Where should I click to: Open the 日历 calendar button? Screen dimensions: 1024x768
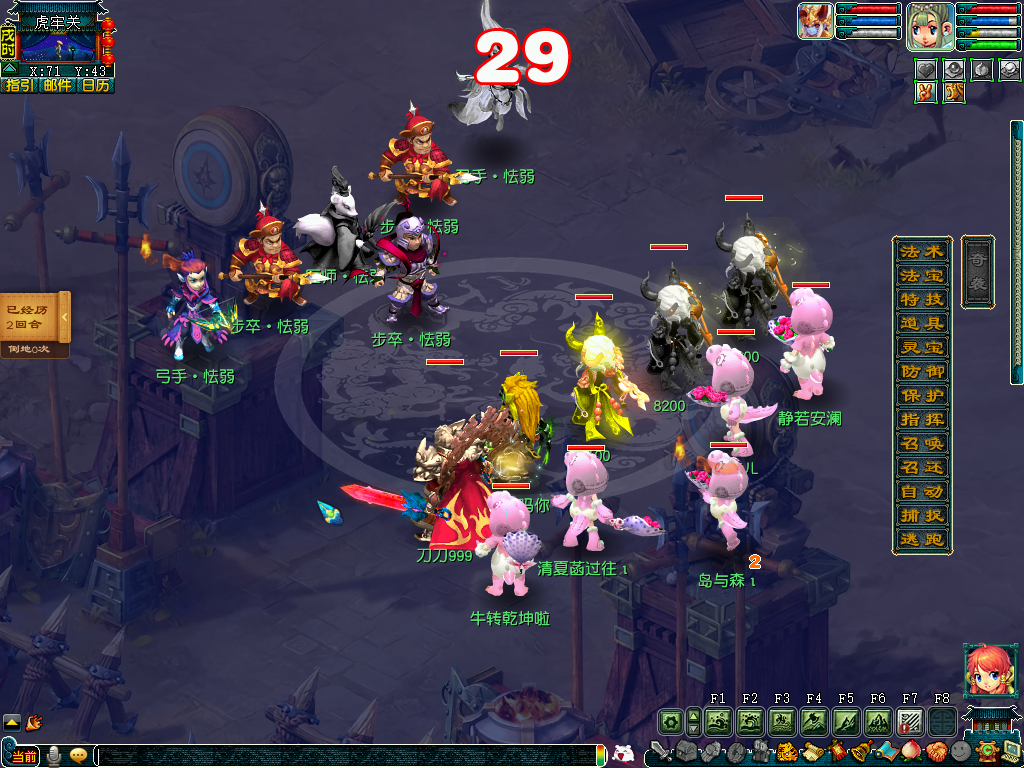[x=95, y=86]
